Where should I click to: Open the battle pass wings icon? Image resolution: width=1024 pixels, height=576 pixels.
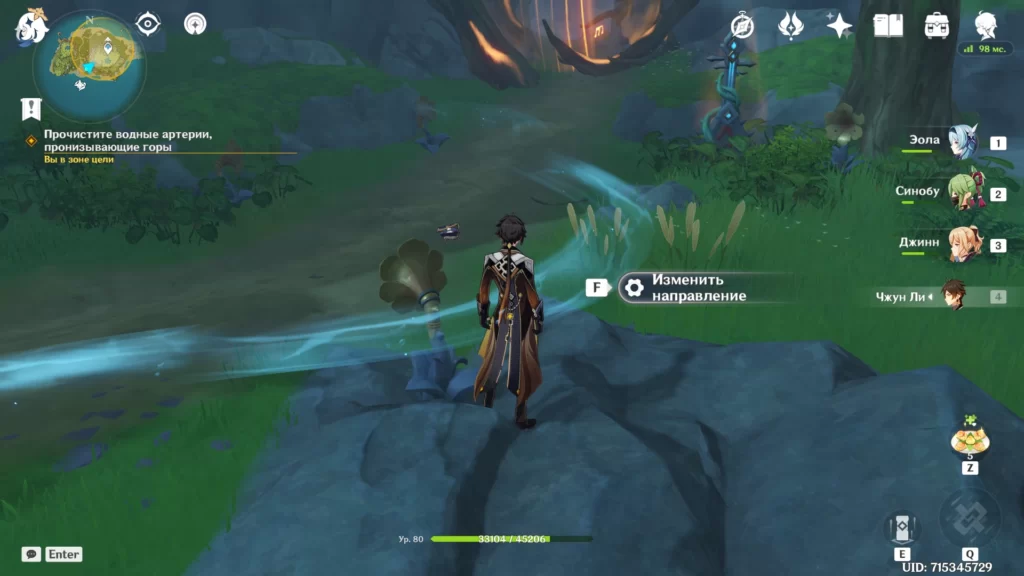[791, 26]
